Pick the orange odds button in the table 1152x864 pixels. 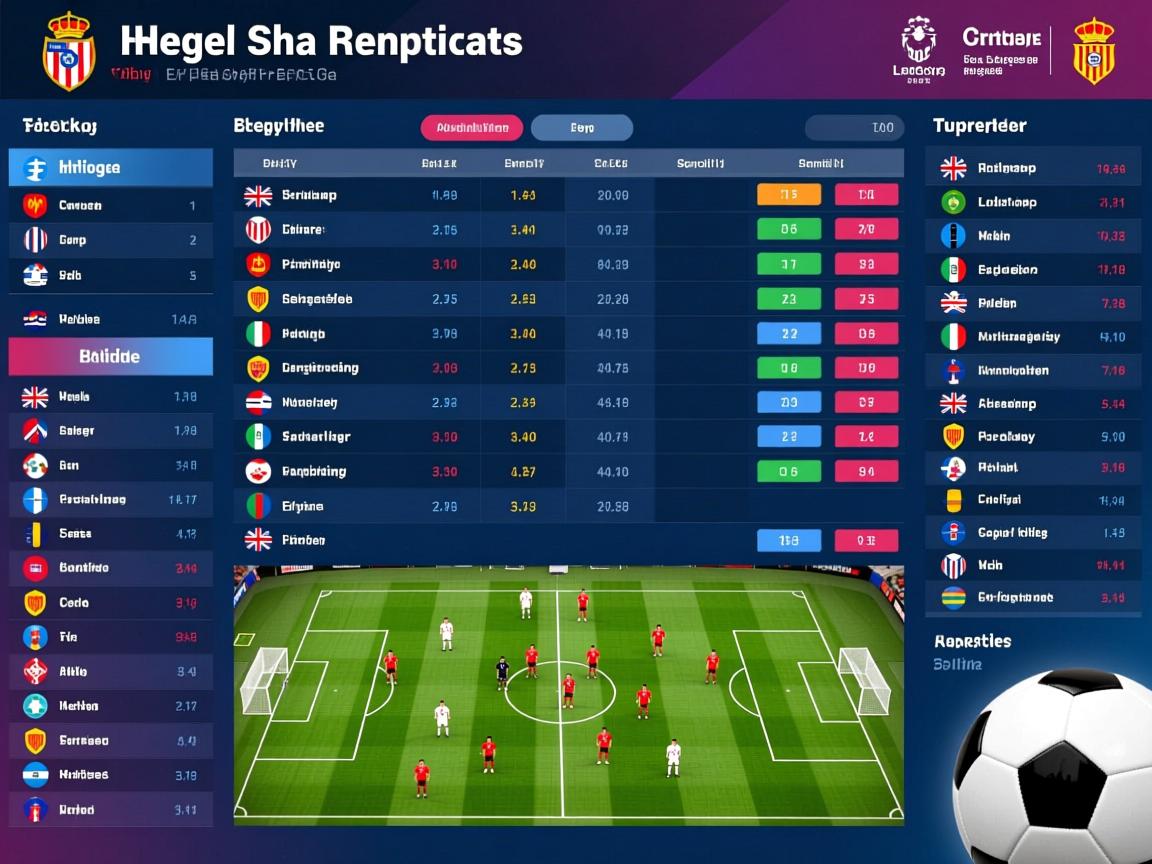pyautogui.click(x=789, y=195)
